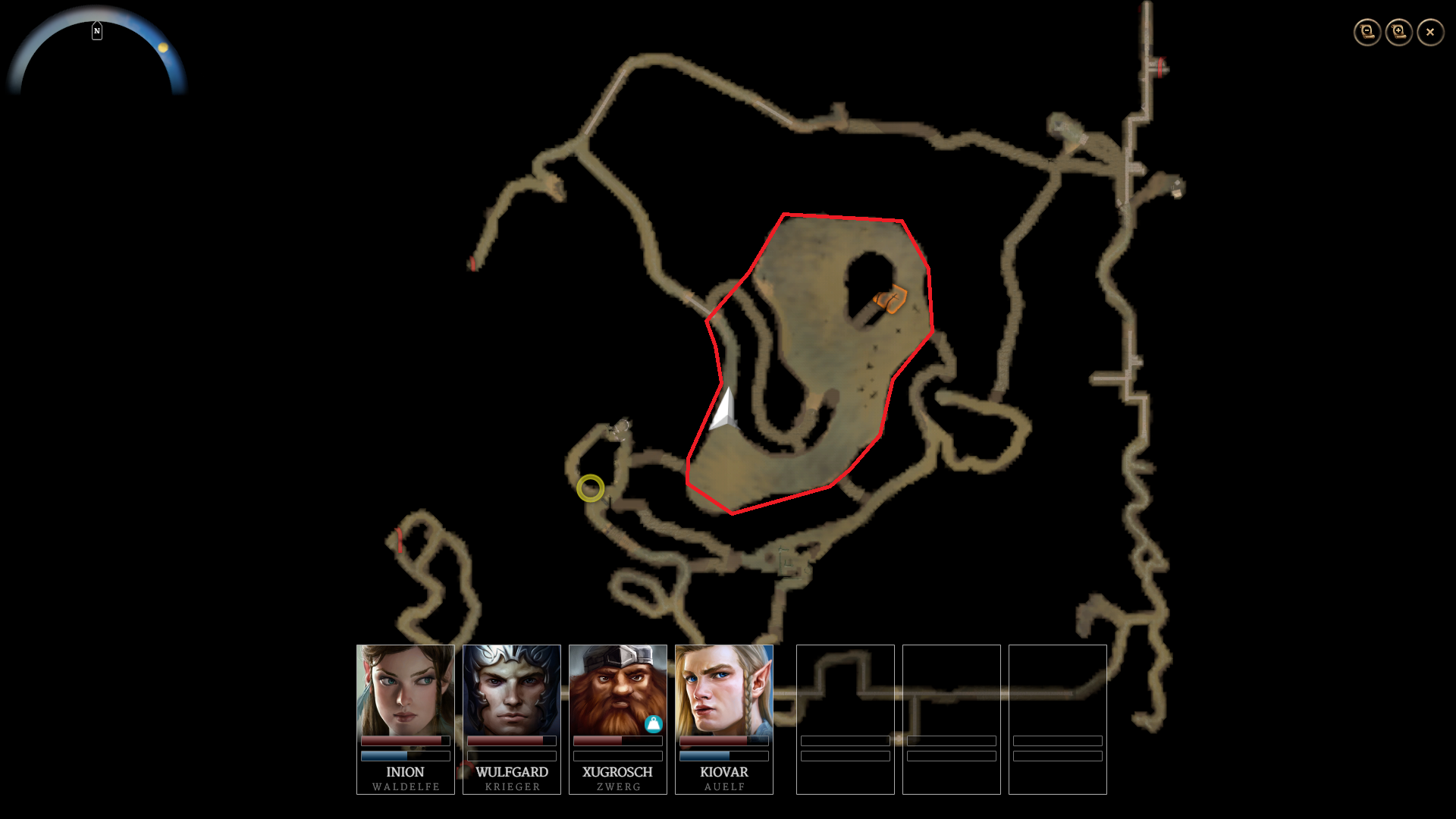Screen dimensions: 1456x819
Task: Click the orange marker on the map
Action: click(890, 299)
